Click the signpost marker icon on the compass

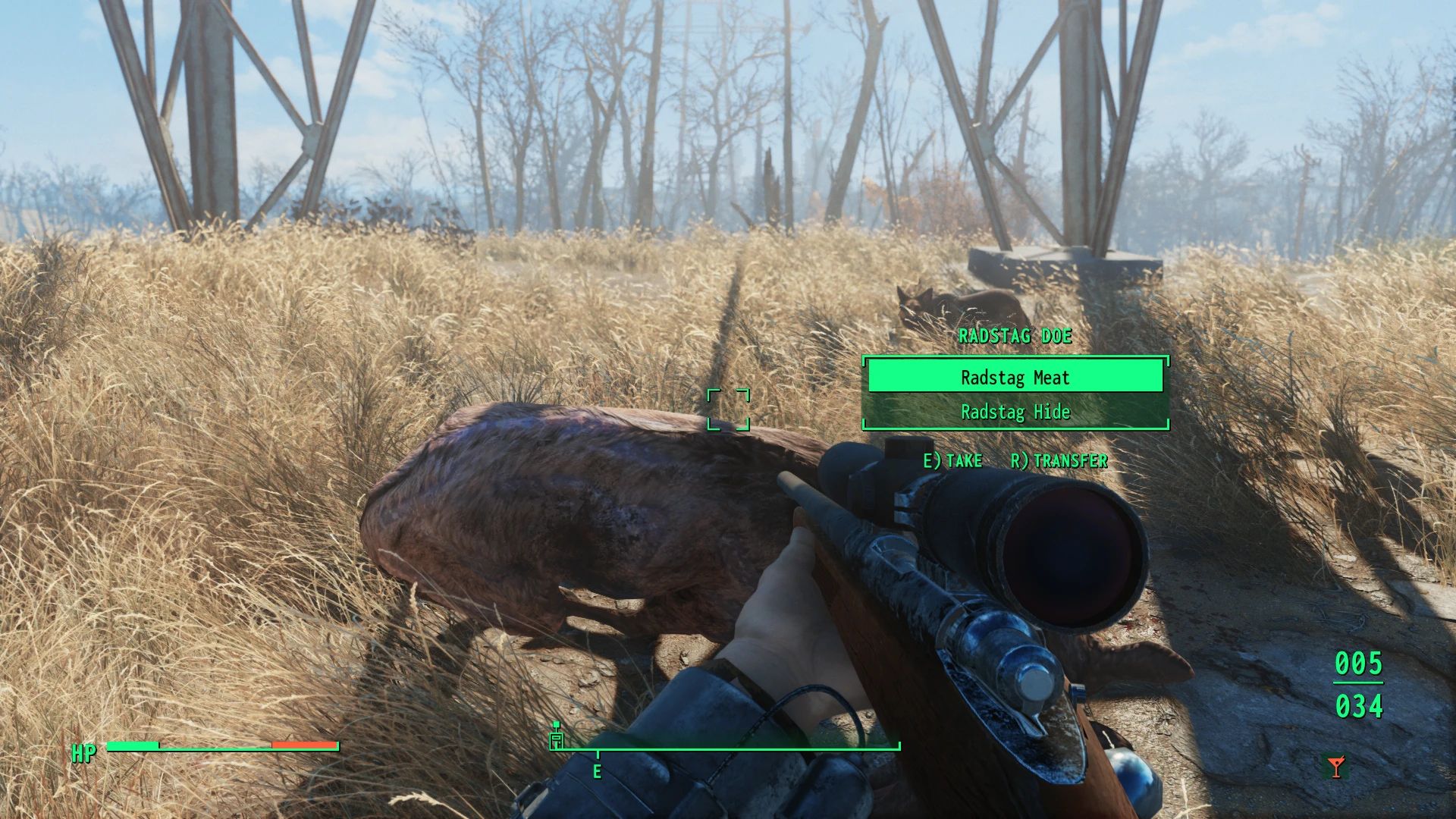[x=557, y=739]
